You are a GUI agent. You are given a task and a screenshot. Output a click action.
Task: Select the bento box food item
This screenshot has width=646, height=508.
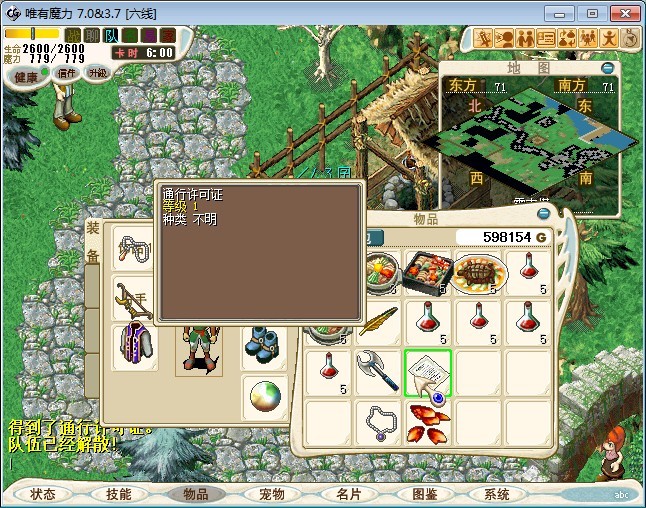click(x=428, y=272)
